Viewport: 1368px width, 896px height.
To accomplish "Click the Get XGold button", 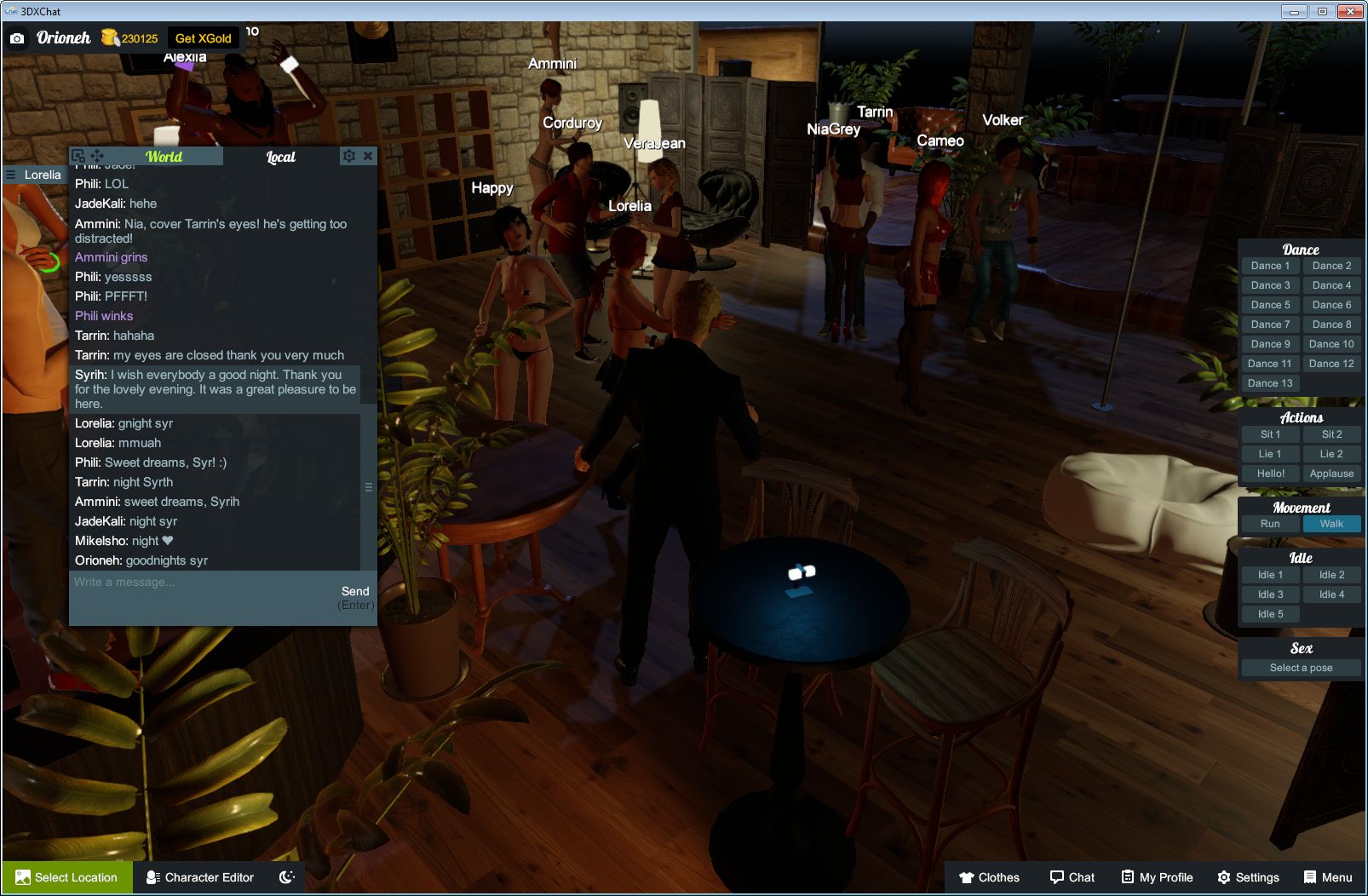I will (204, 37).
